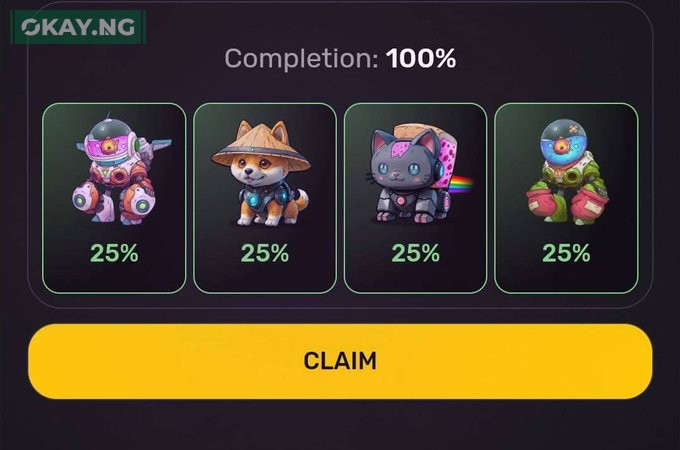Choose the Shiba dog with straw hat card
This screenshot has height=450, width=680.
264,198
